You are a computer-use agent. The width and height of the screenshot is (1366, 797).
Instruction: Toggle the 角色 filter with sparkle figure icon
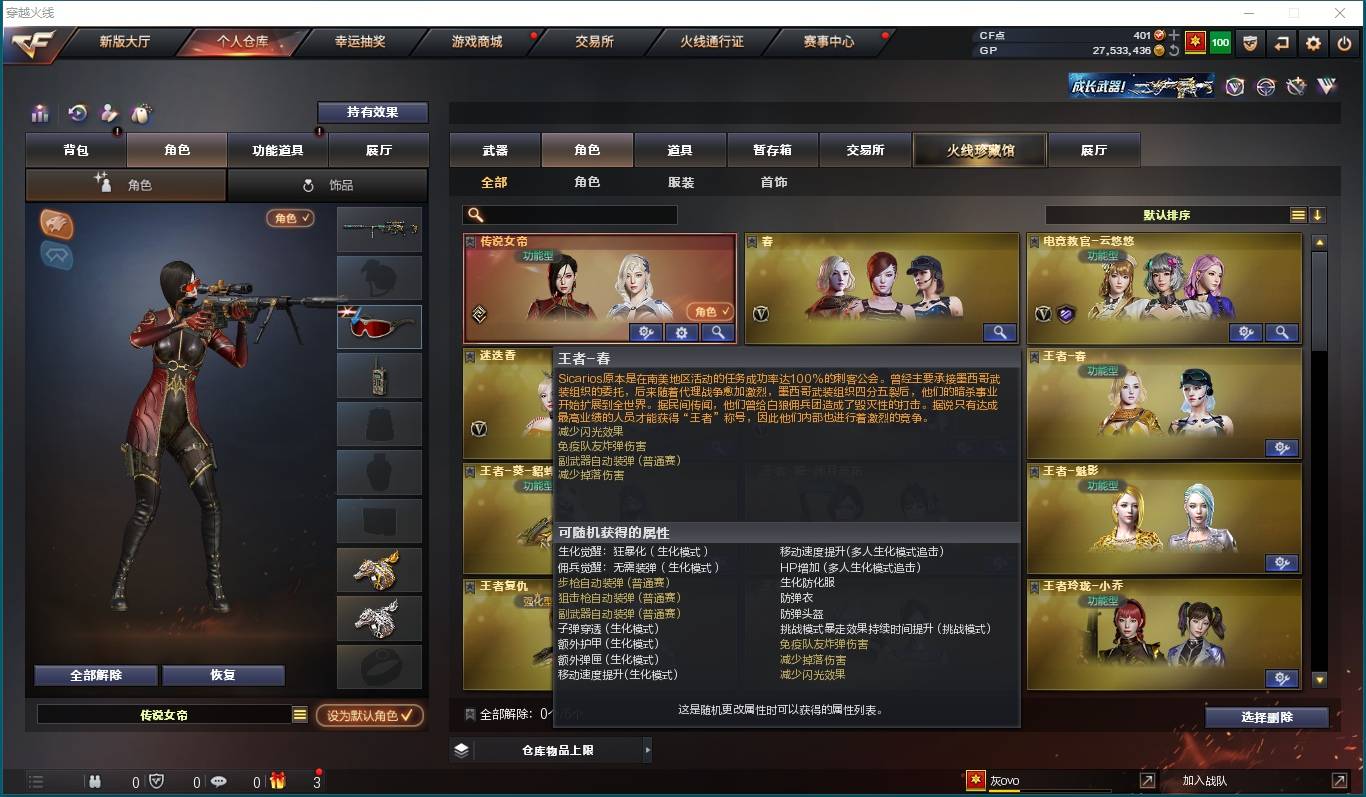click(125, 184)
